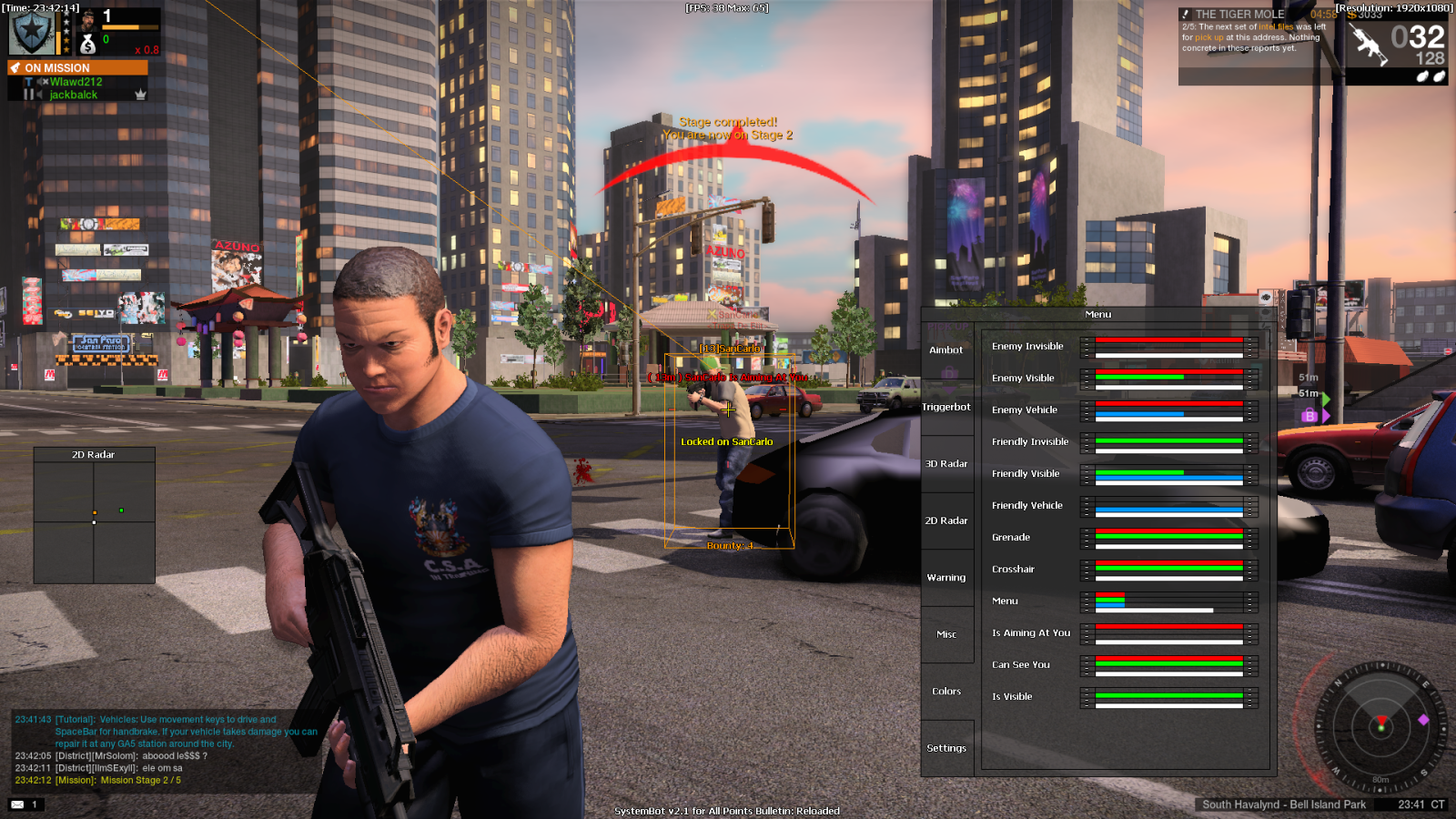The height and width of the screenshot is (819, 1456).
Task: Click the red slider for Is Aiming At You
Action: (1168, 627)
